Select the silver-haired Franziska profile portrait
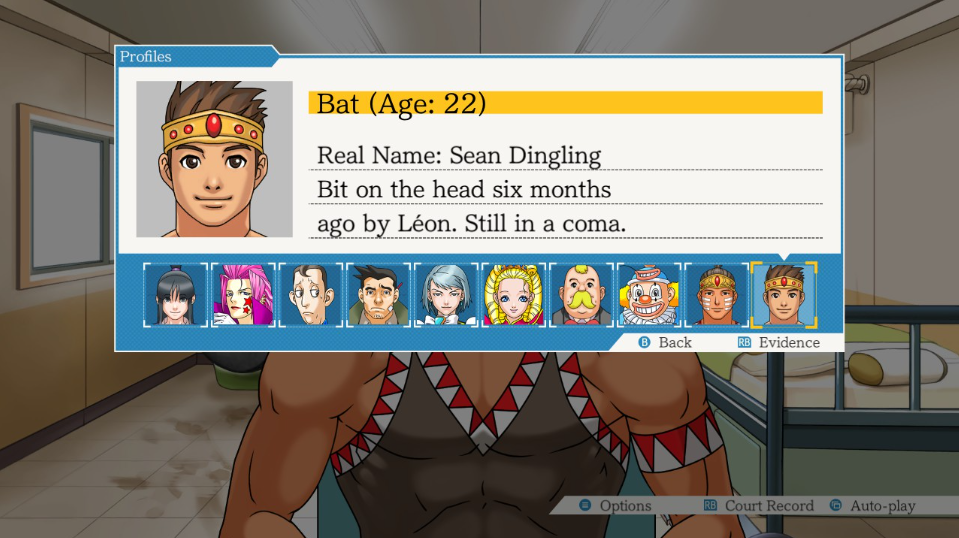Screen dimensions: 959x538 point(446,295)
